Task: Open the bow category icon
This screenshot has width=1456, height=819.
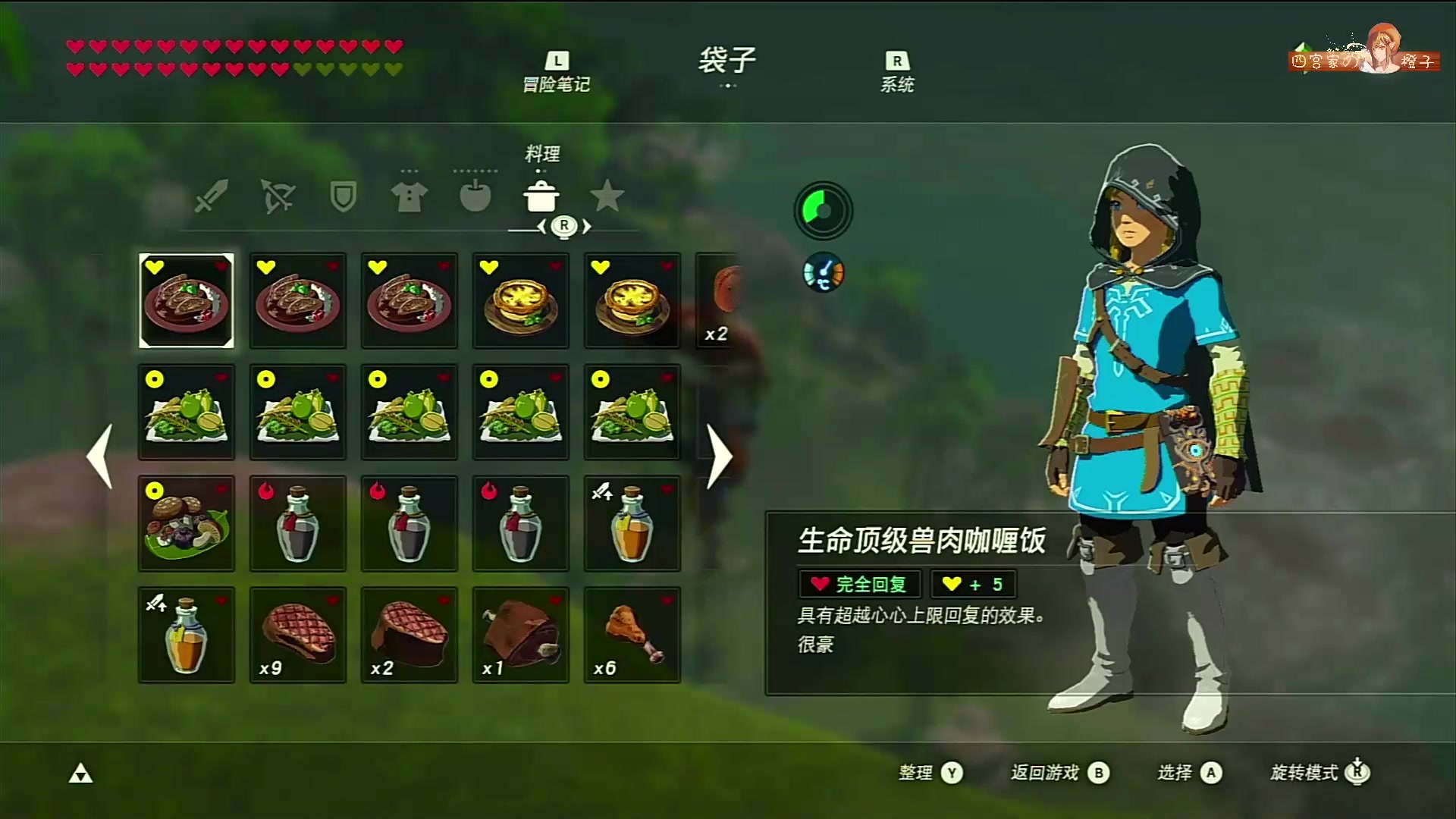Action: (276, 196)
